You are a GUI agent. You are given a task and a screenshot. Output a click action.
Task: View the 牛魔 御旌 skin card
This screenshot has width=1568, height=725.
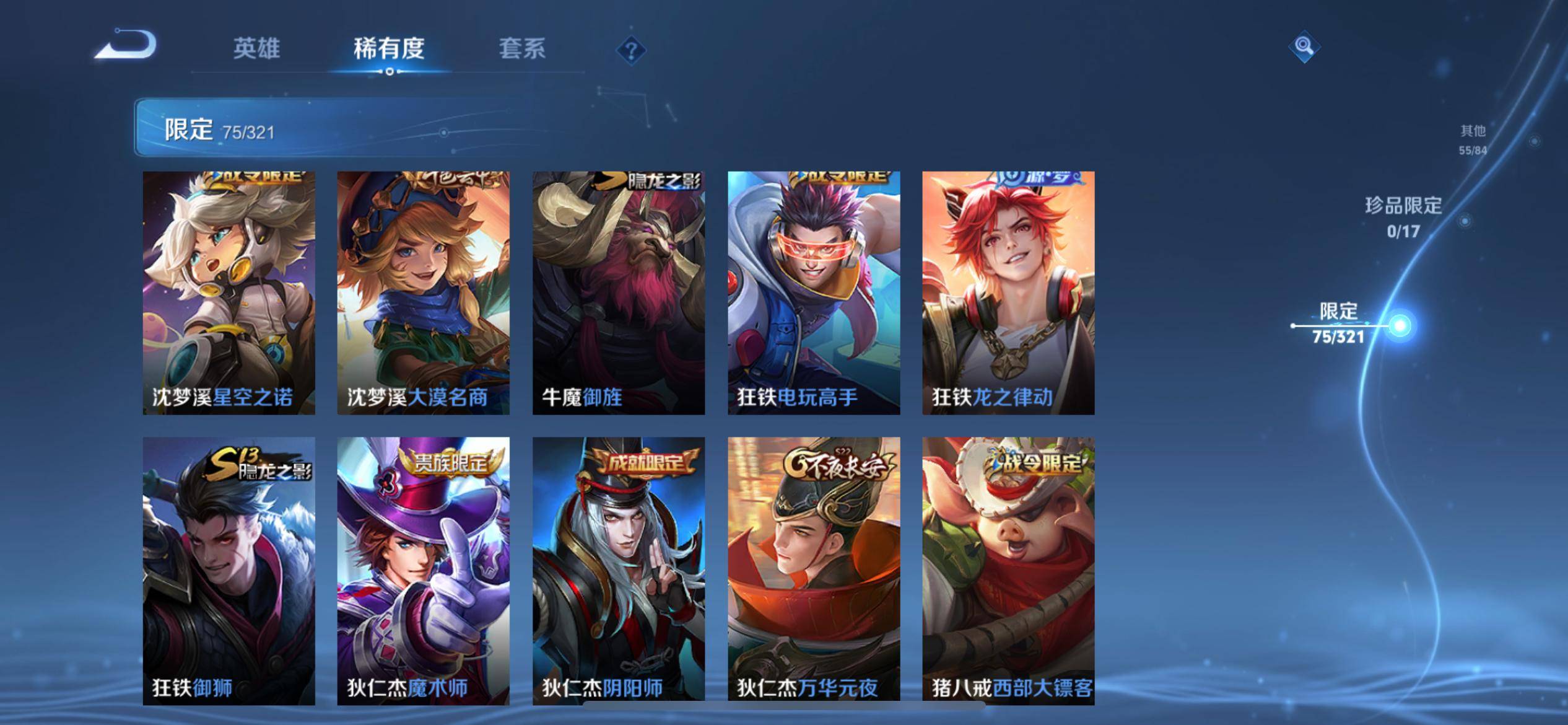point(618,292)
